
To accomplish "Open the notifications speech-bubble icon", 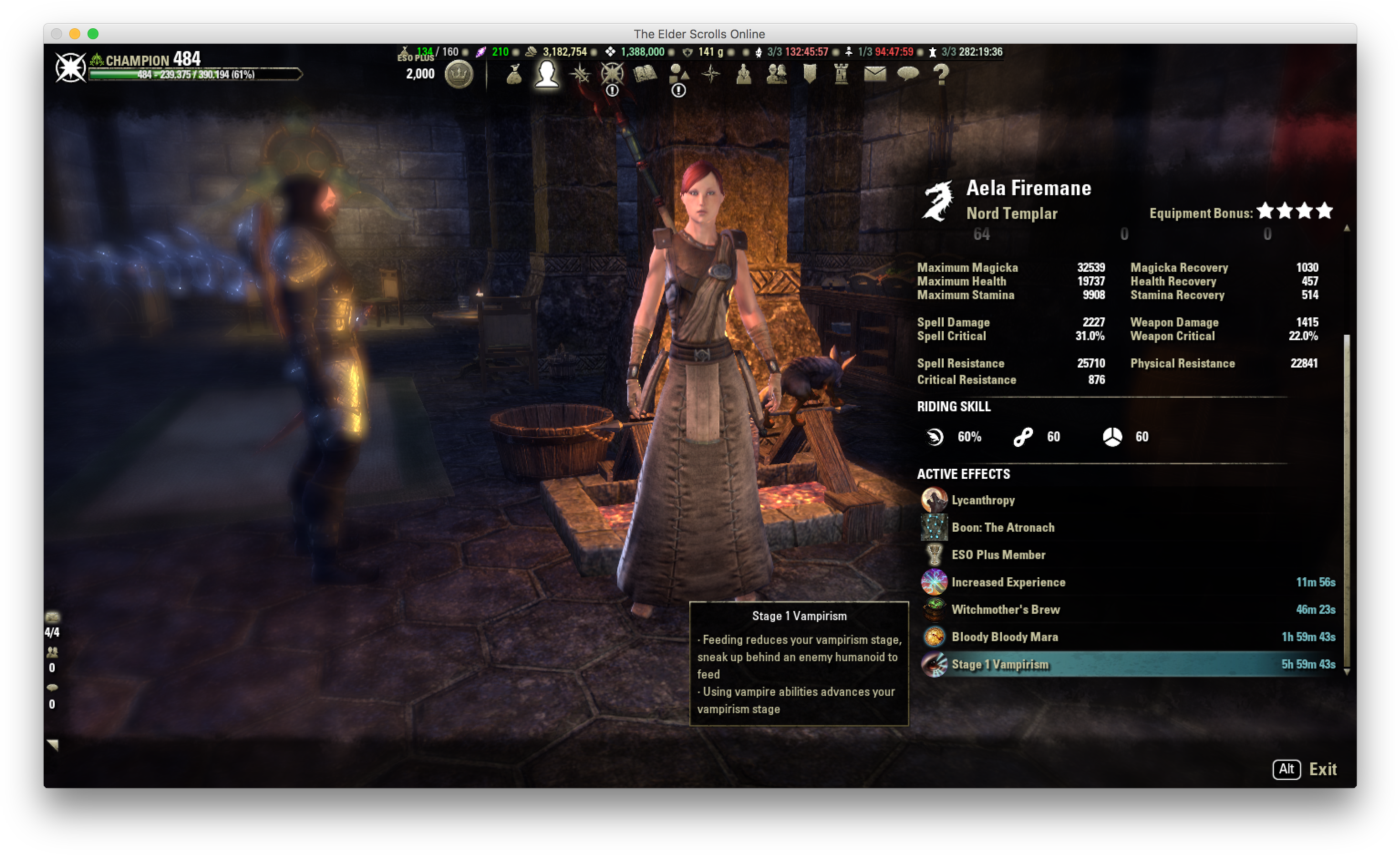I will point(907,74).
